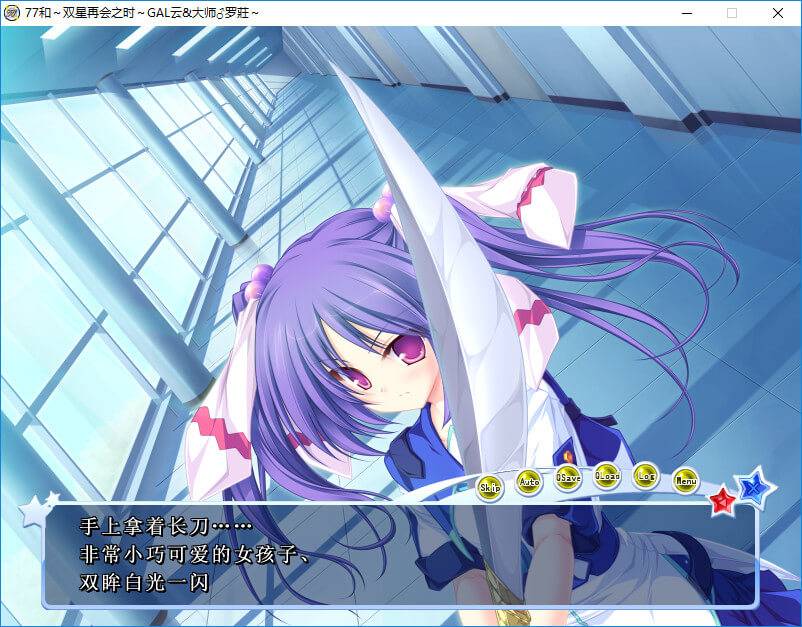Activate the Skip button
802x627 pixels.
tap(490, 488)
